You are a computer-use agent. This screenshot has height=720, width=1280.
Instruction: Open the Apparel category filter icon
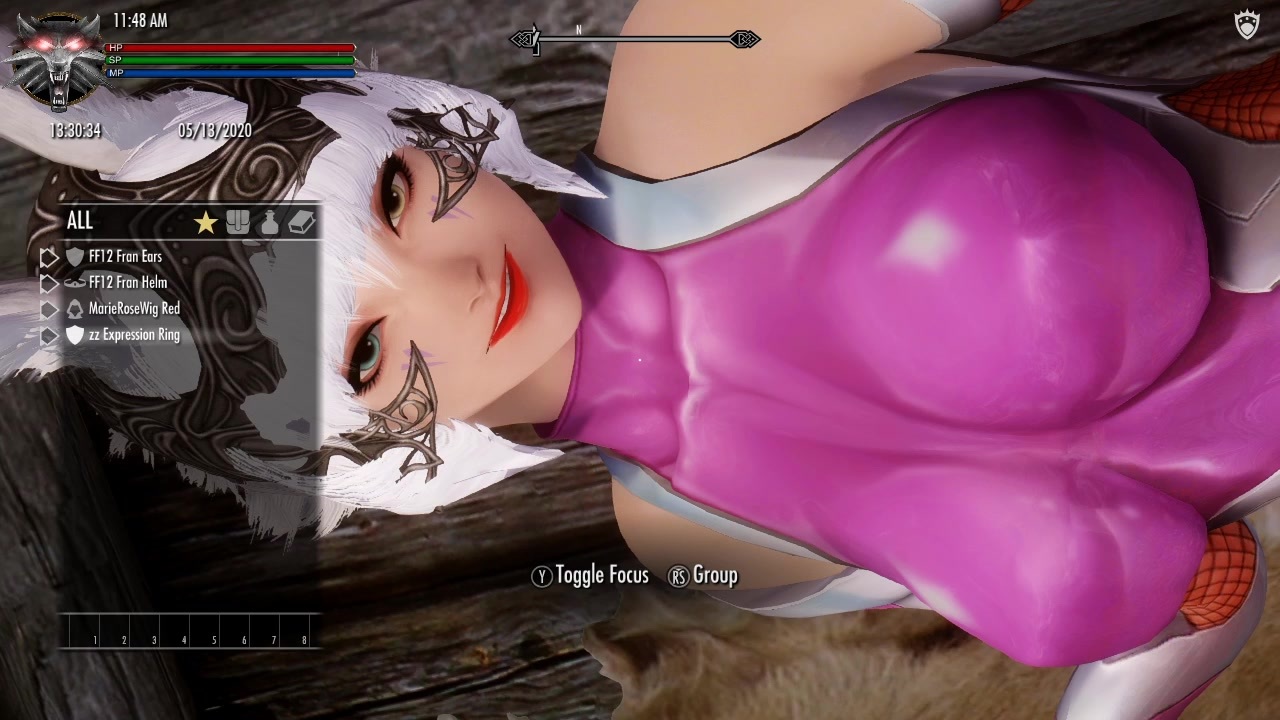[238, 222]
